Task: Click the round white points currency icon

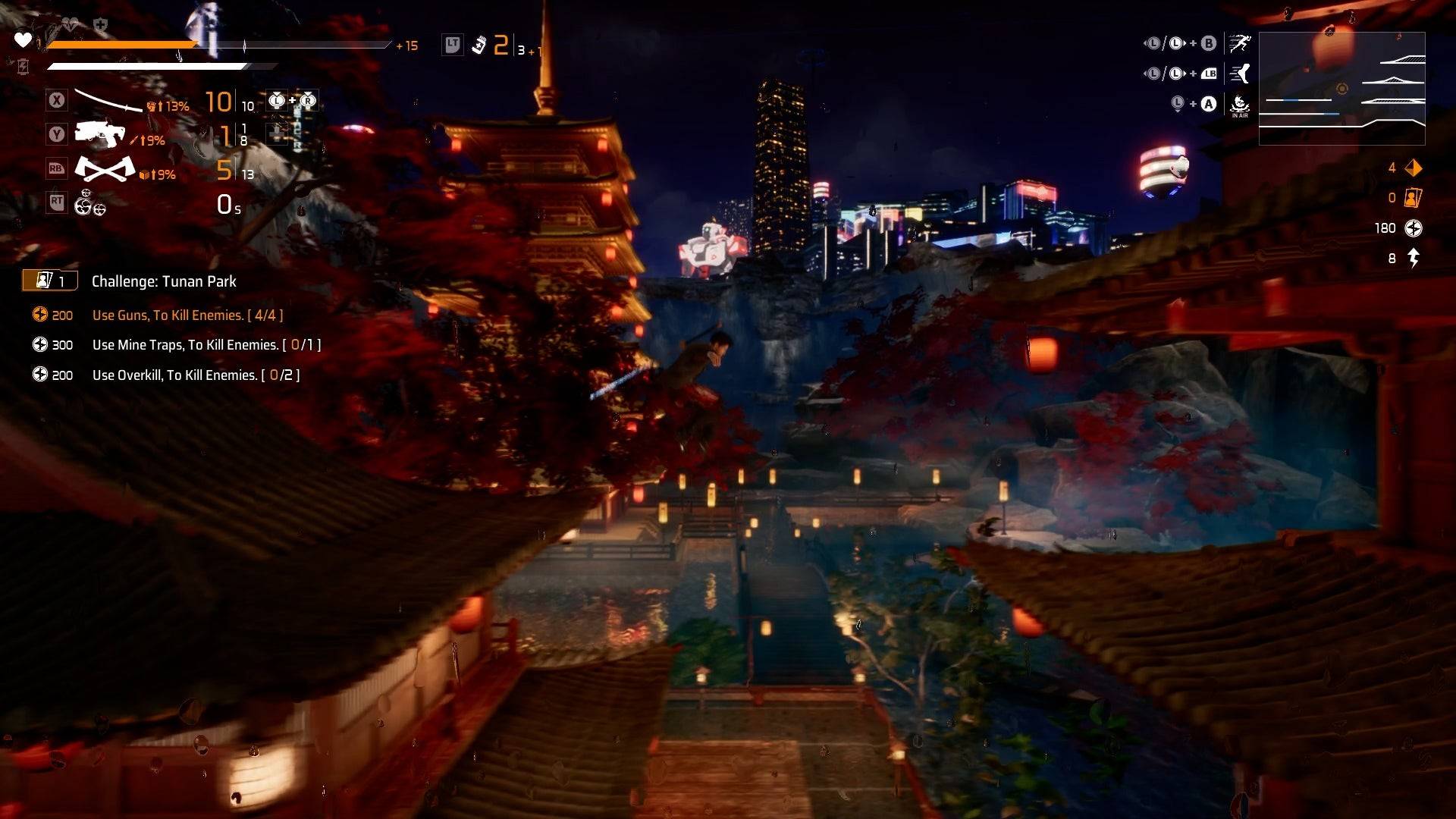Action: coord(1414,228)
